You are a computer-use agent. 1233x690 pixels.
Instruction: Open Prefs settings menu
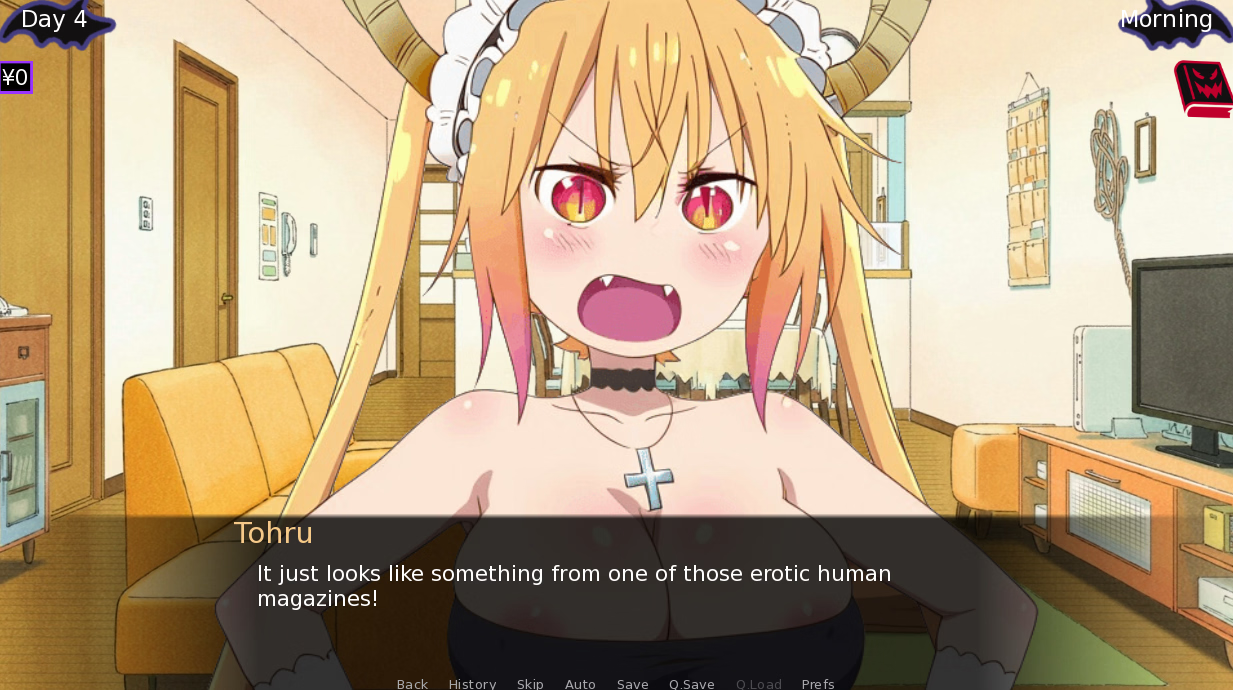tap(818, 684)
